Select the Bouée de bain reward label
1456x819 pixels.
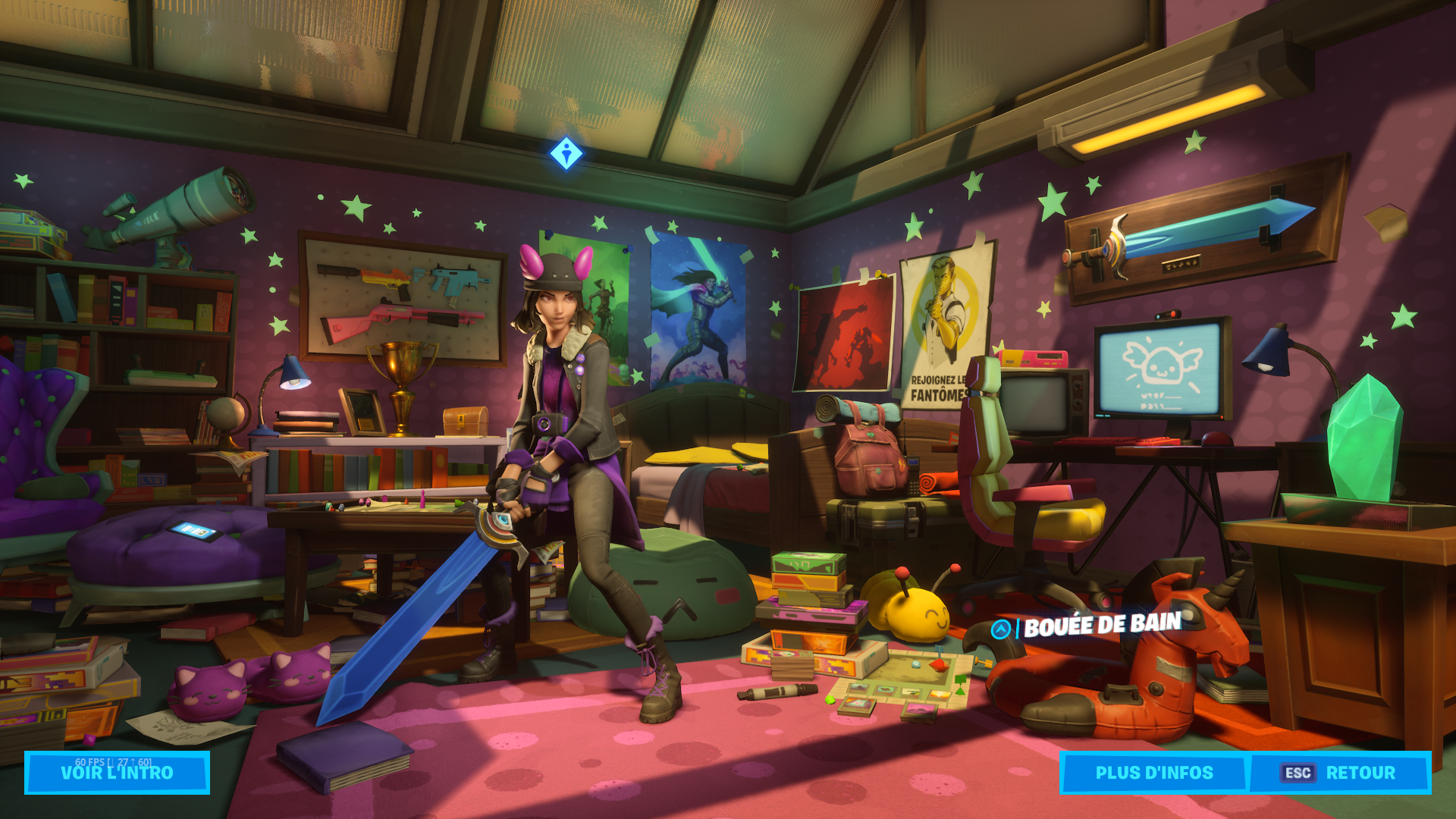(1102, 626)
